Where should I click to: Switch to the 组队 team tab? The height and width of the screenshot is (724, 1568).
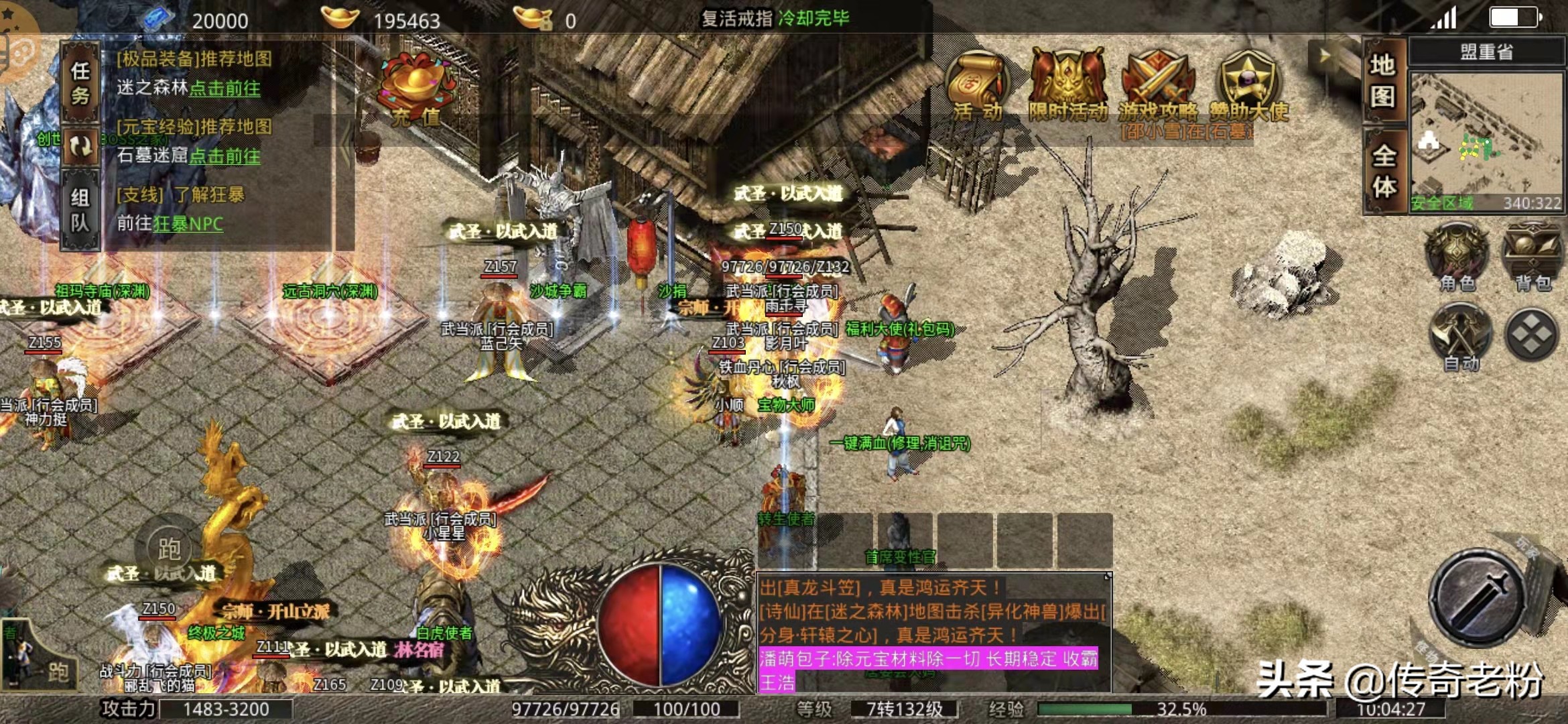coord(80,208)
